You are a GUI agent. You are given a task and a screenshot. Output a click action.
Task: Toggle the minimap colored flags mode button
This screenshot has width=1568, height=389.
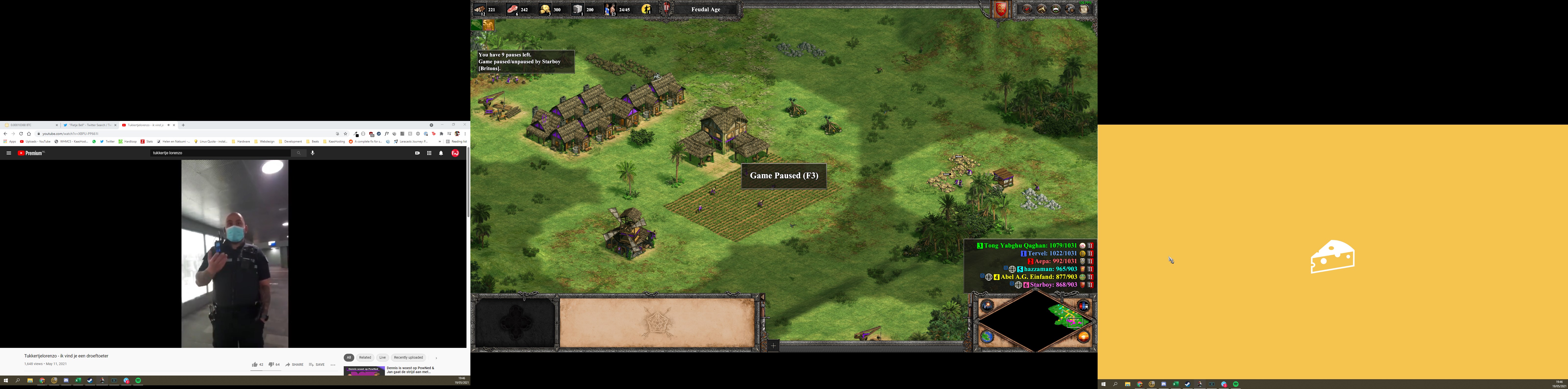click(1083, 306)
